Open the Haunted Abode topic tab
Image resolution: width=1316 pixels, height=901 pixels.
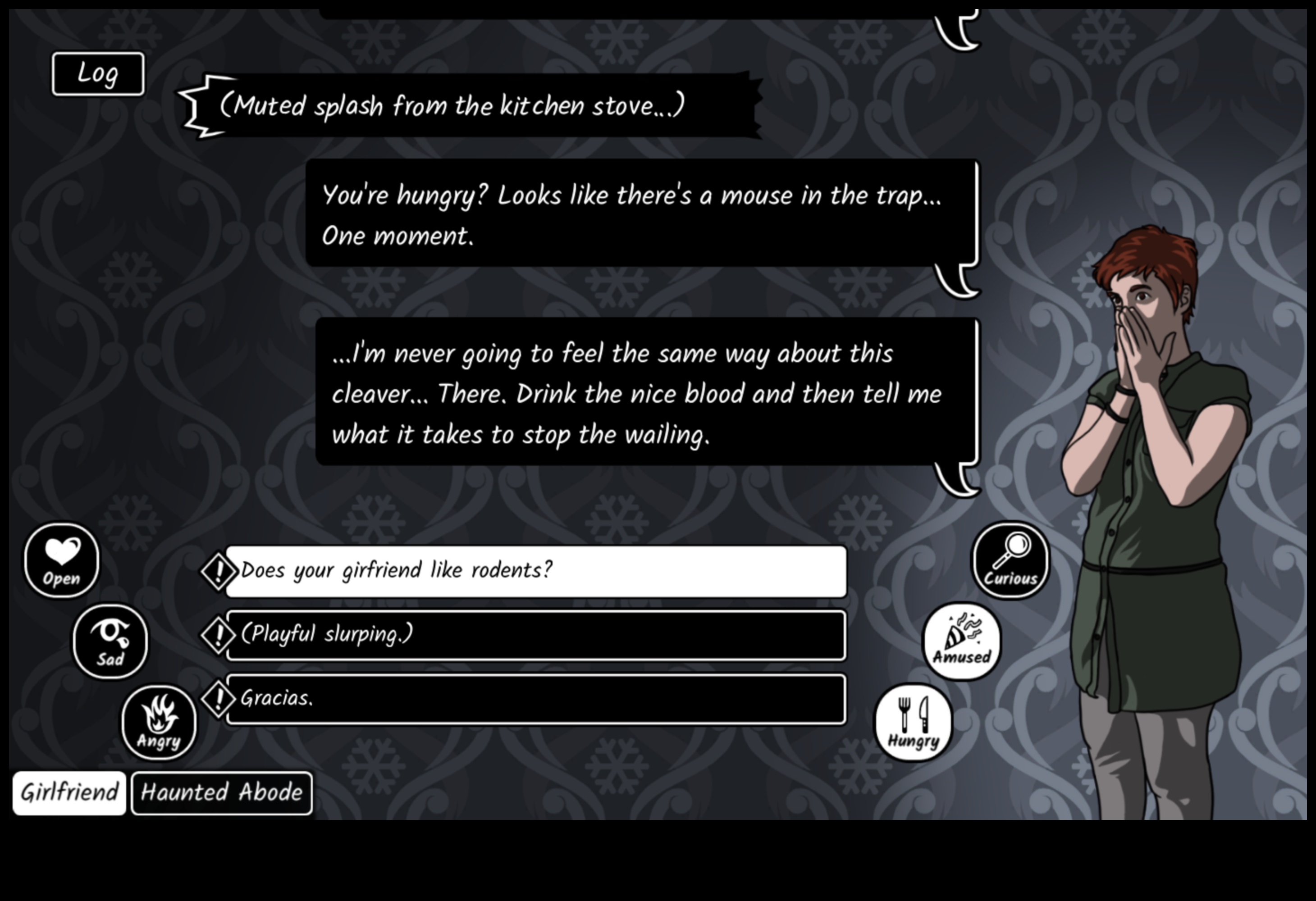pos(221,793)
